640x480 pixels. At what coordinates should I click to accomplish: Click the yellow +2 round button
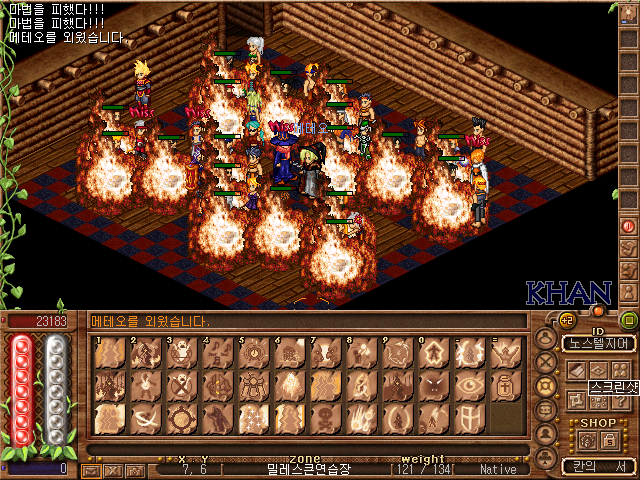pos(565,320)
